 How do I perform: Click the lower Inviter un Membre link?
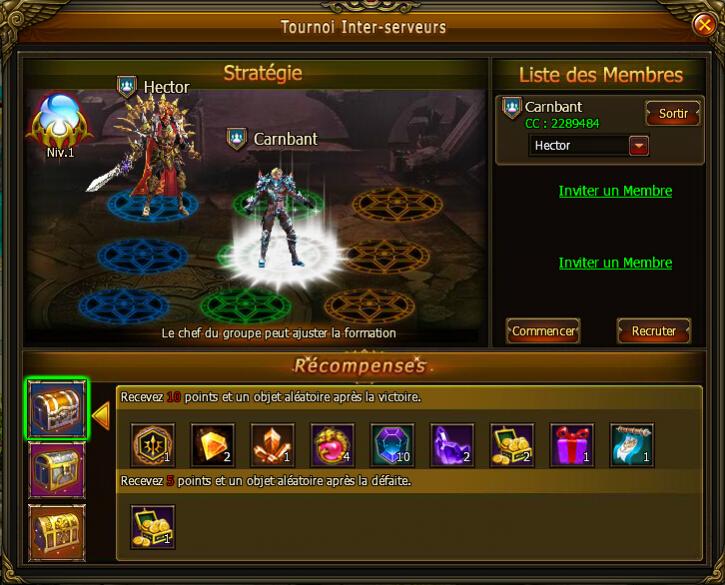pyautogui.click(x=615, y=263)
